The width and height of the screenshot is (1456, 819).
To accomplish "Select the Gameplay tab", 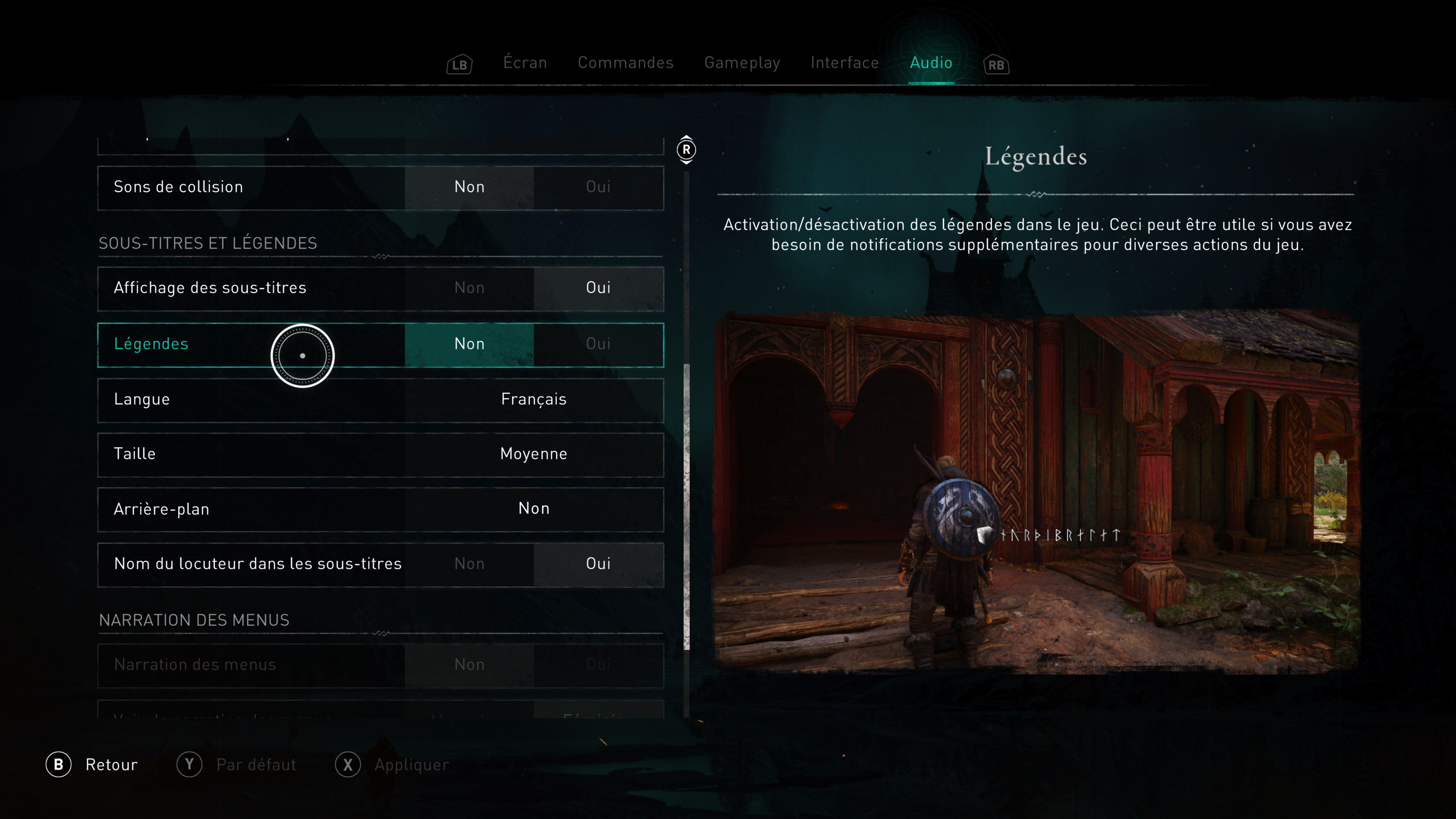I will click(742, 62).
